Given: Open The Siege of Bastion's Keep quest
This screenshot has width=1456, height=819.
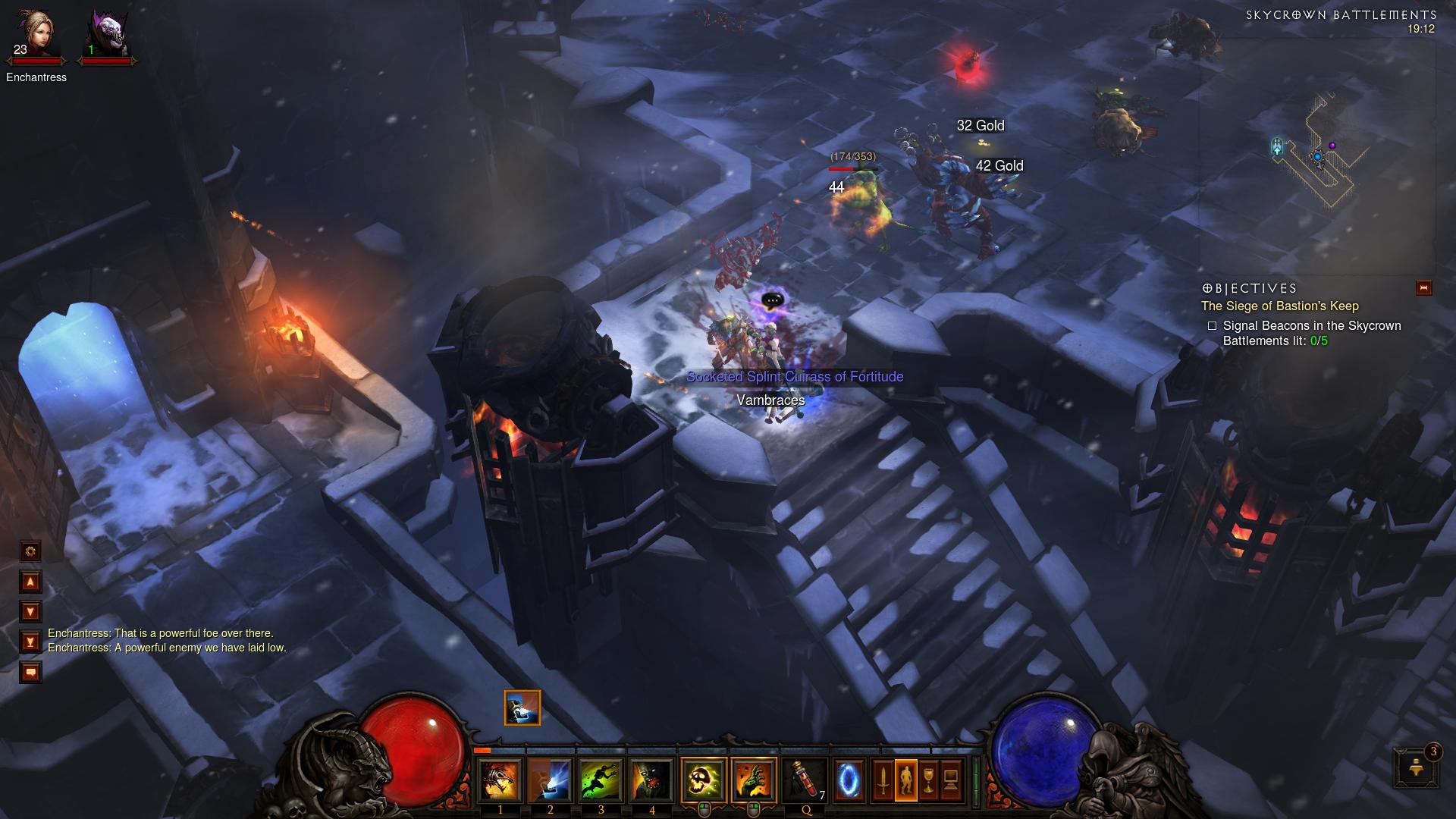Looking at the screenshot, I should pos(1279,306).
